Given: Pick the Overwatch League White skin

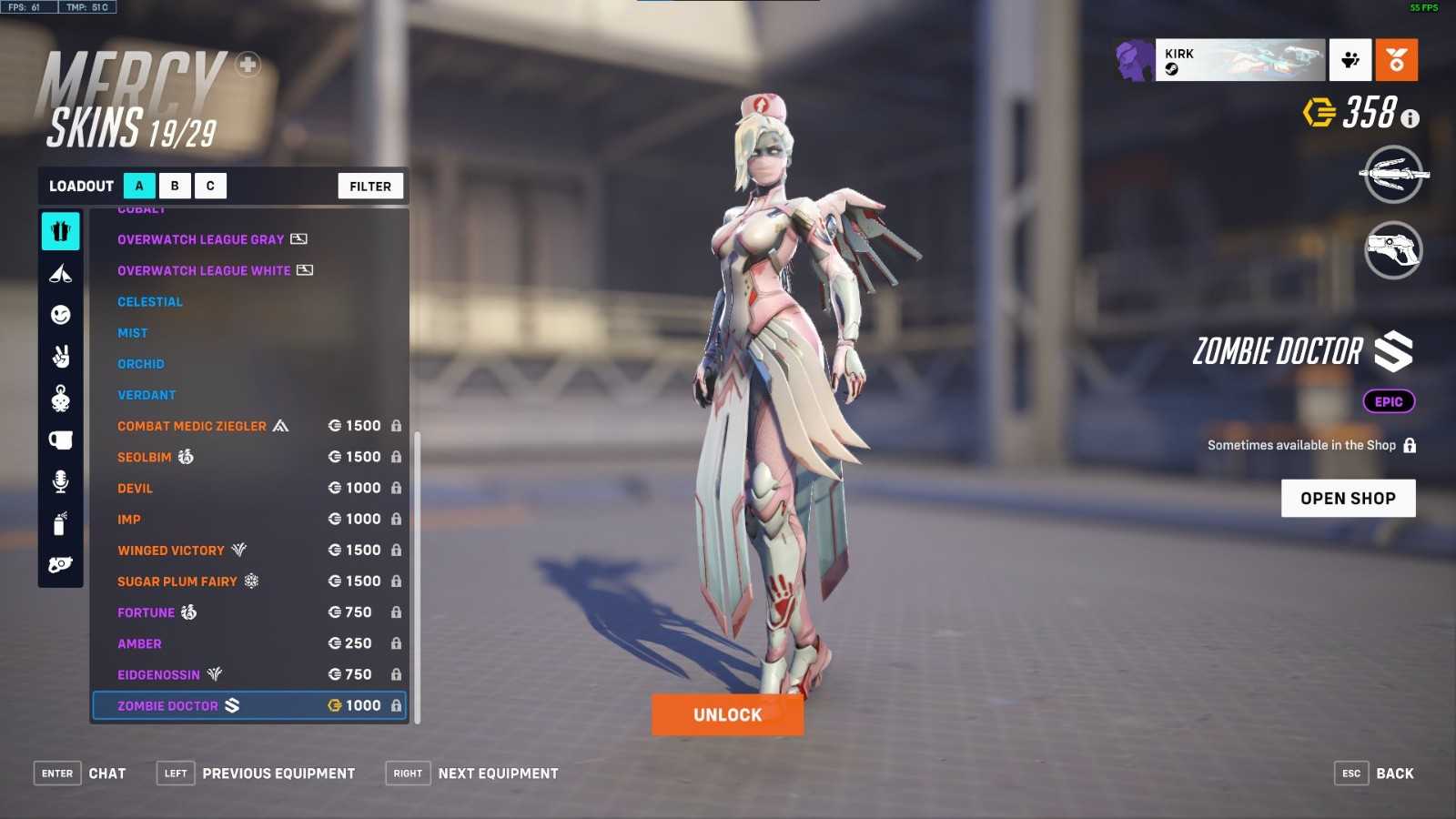Looking at the screenshot, I should click(204, 271).
